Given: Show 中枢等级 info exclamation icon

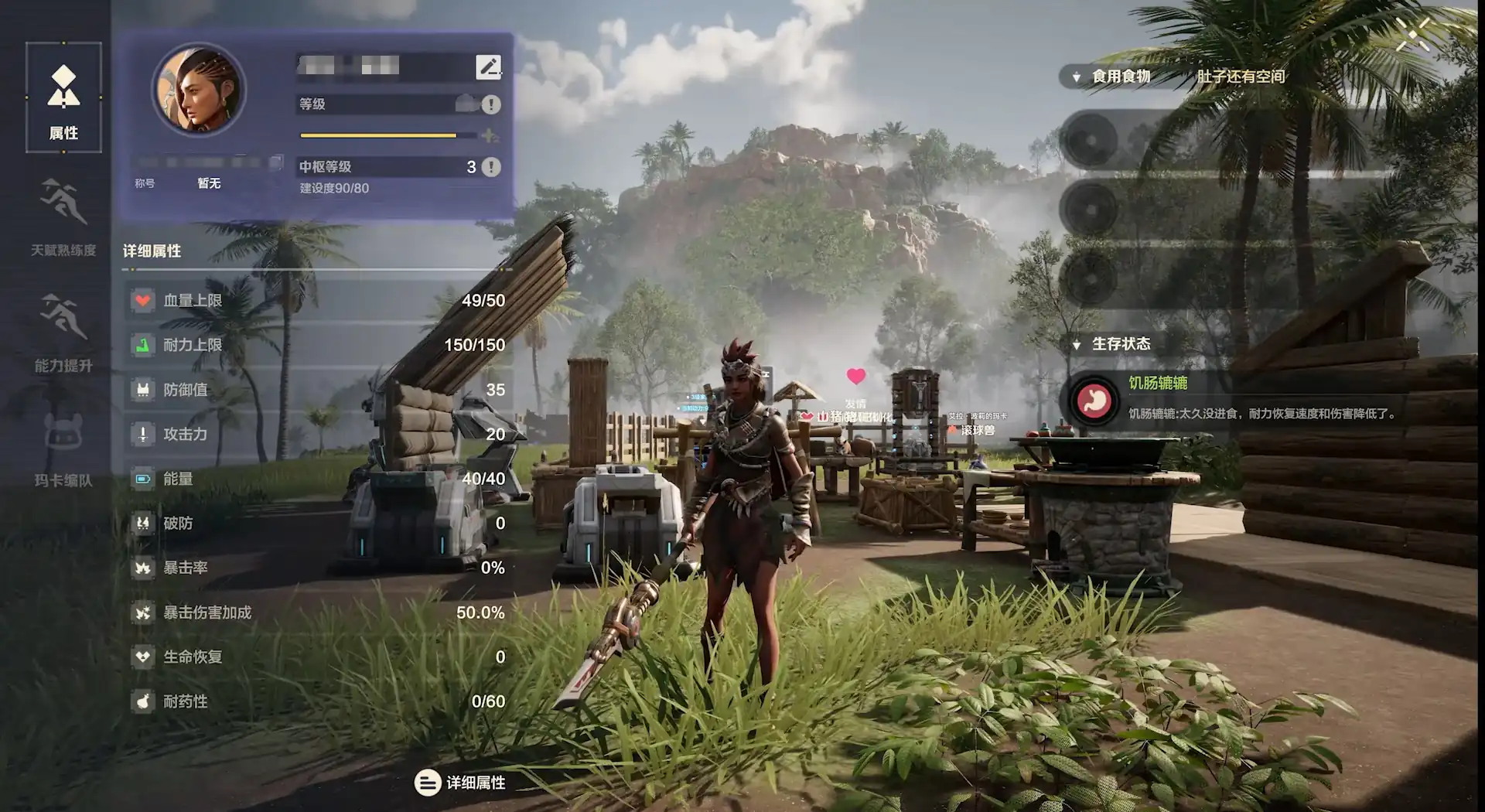Looking at the screenshot, I should pyautogui.click(x=491, y=167).
